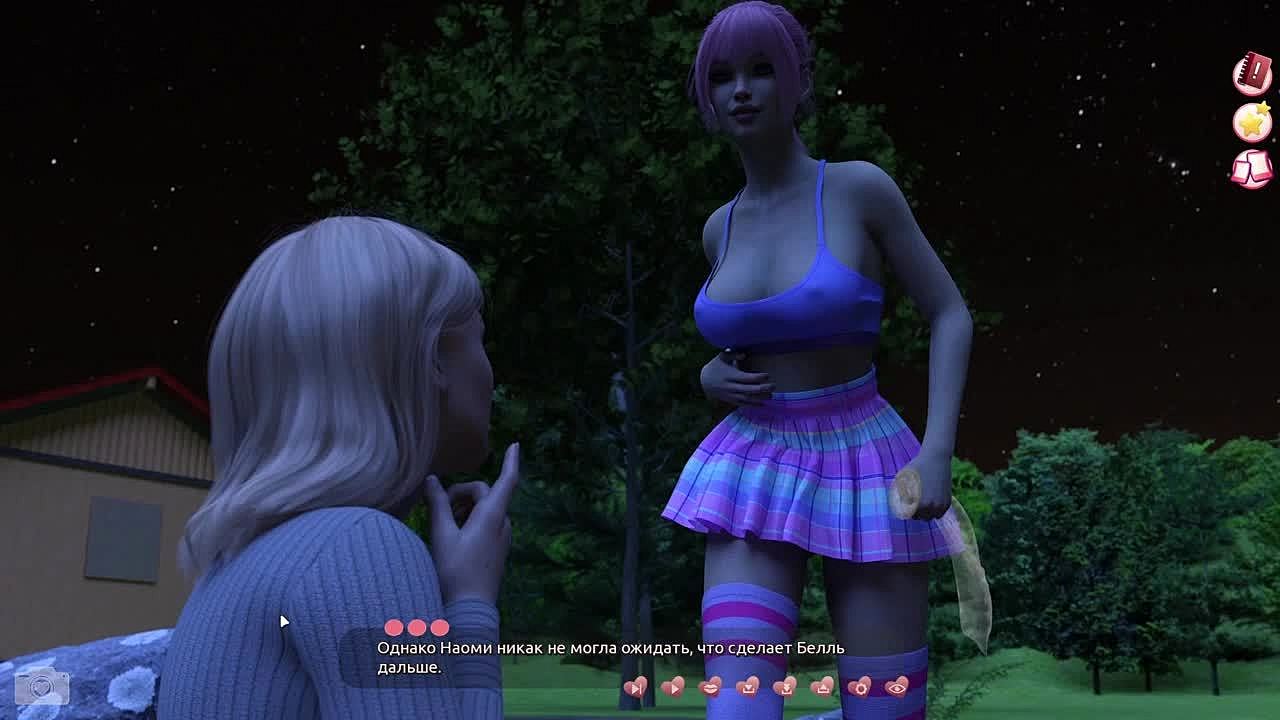
Task: Open the red notebook journal icon
Action: click(x=1251, y=75)
